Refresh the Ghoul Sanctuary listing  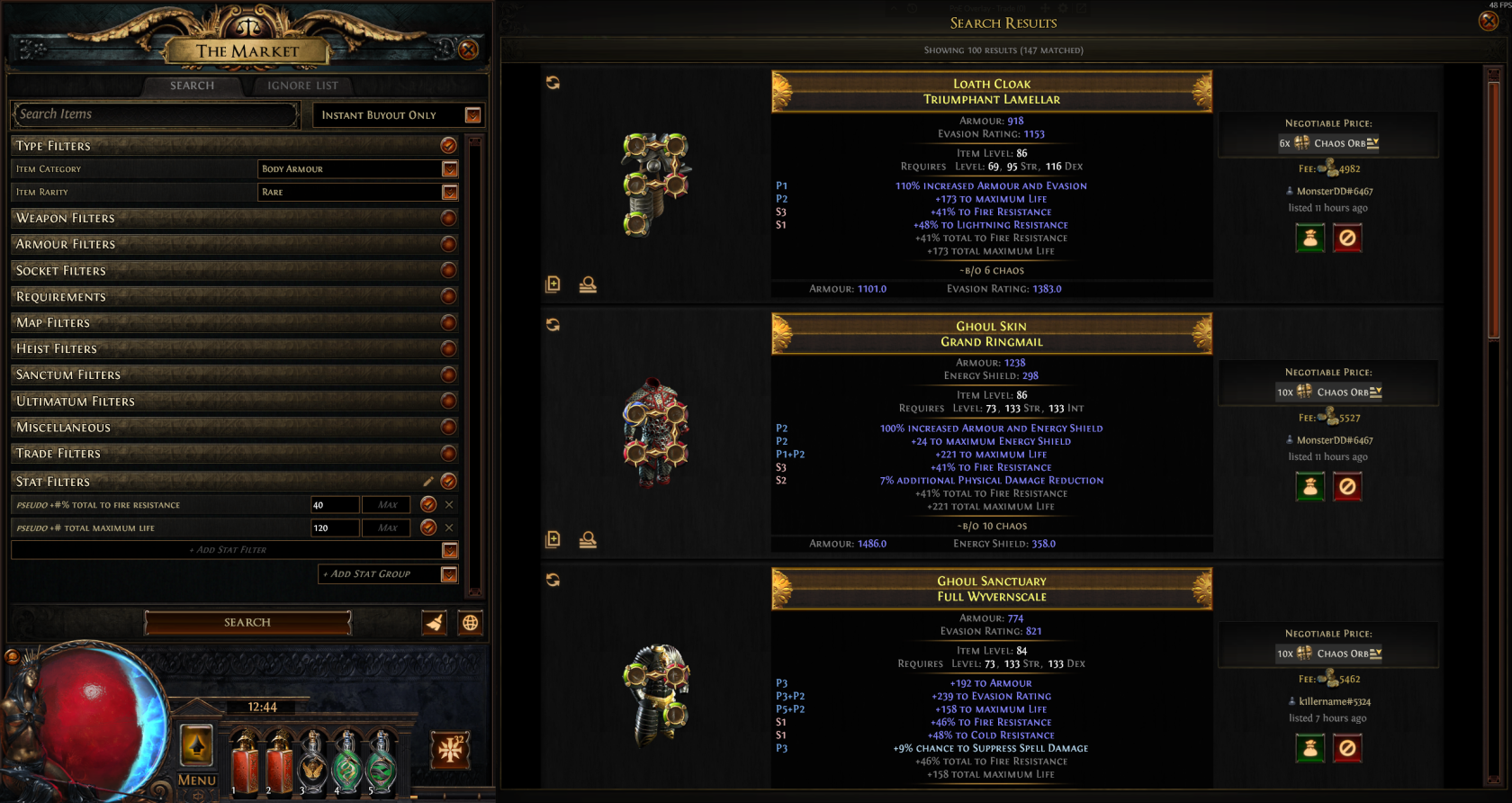[x=553, y=581]
